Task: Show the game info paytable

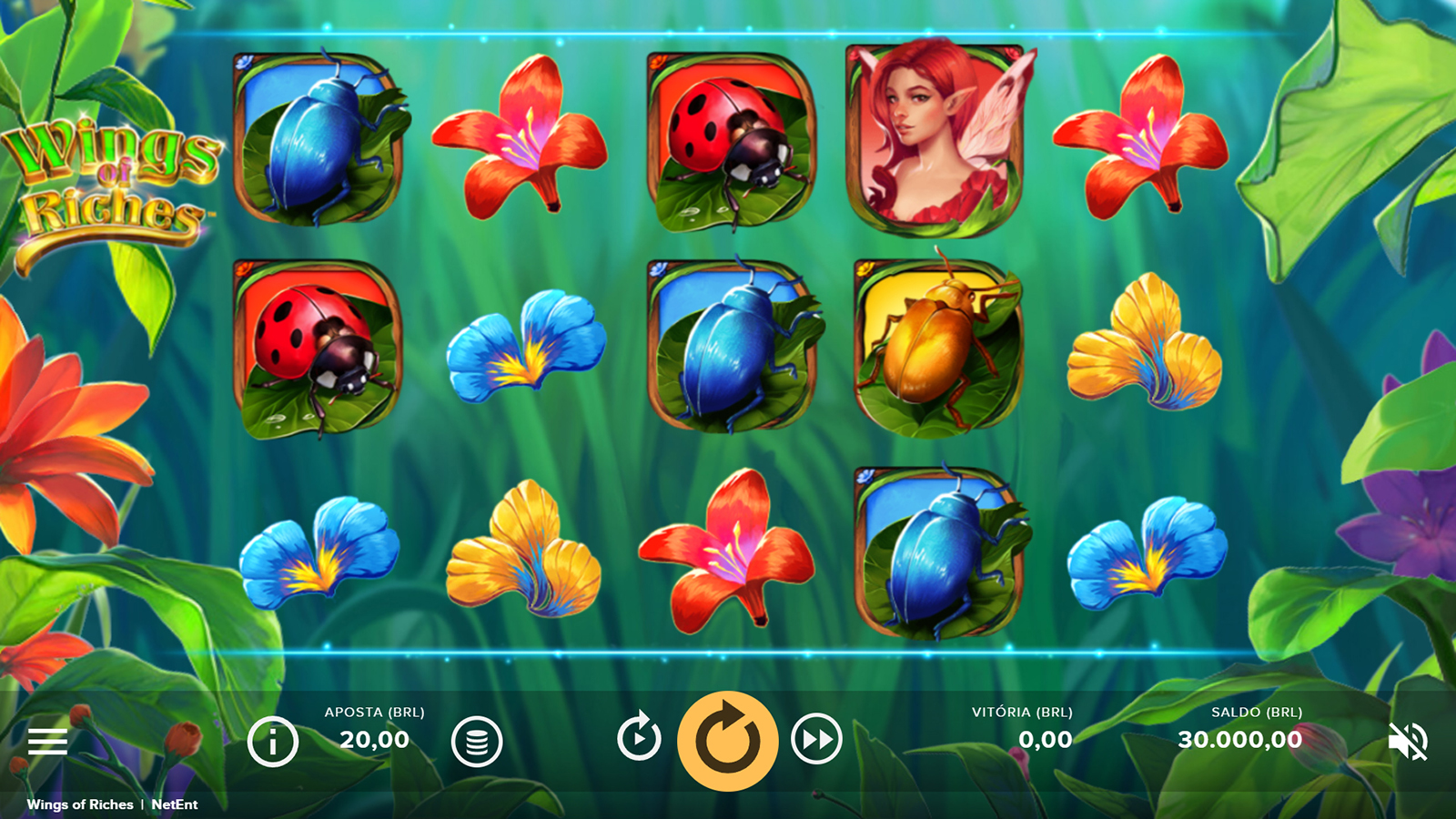Action: tap(273, 742)
